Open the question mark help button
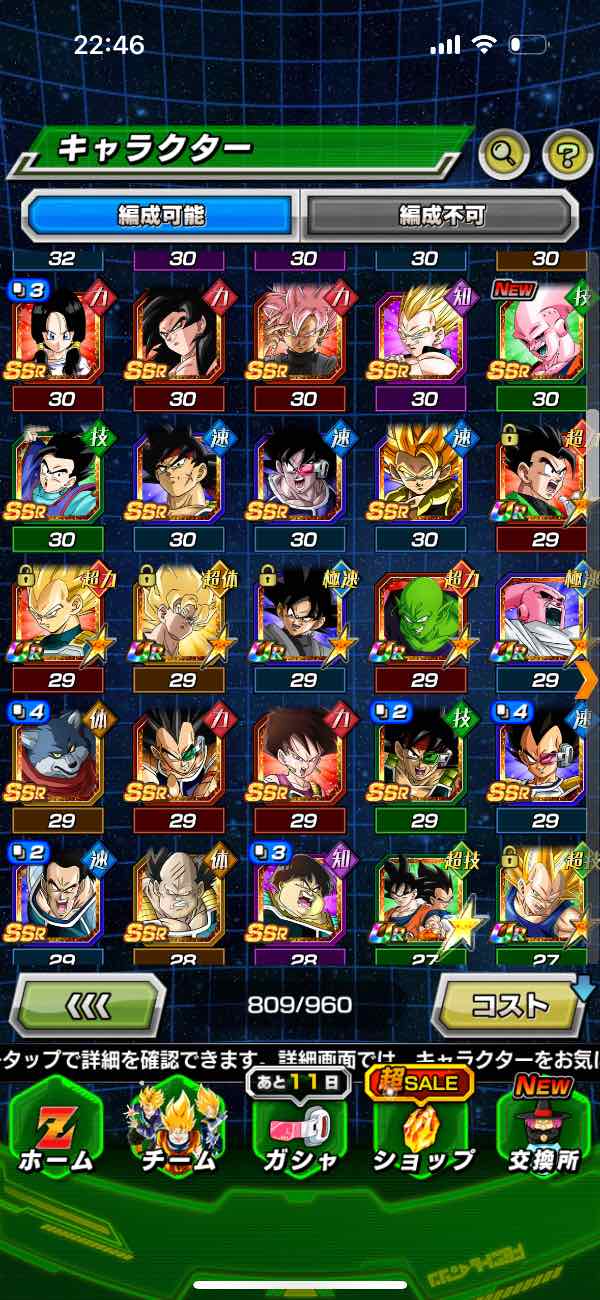Viewport: 600px width, 1300px height. [567, 154]
